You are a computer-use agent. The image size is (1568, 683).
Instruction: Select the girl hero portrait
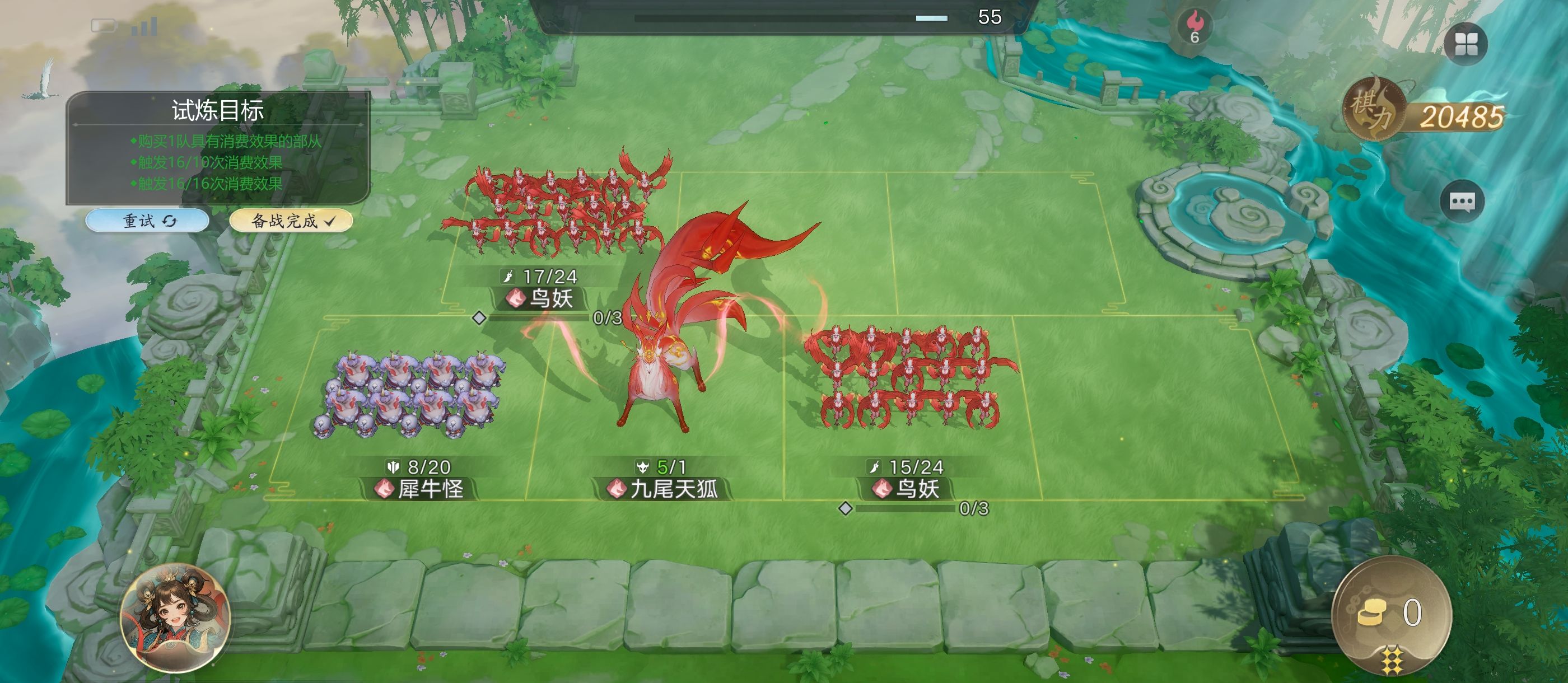pyautogui.click(x=175, y=617)
